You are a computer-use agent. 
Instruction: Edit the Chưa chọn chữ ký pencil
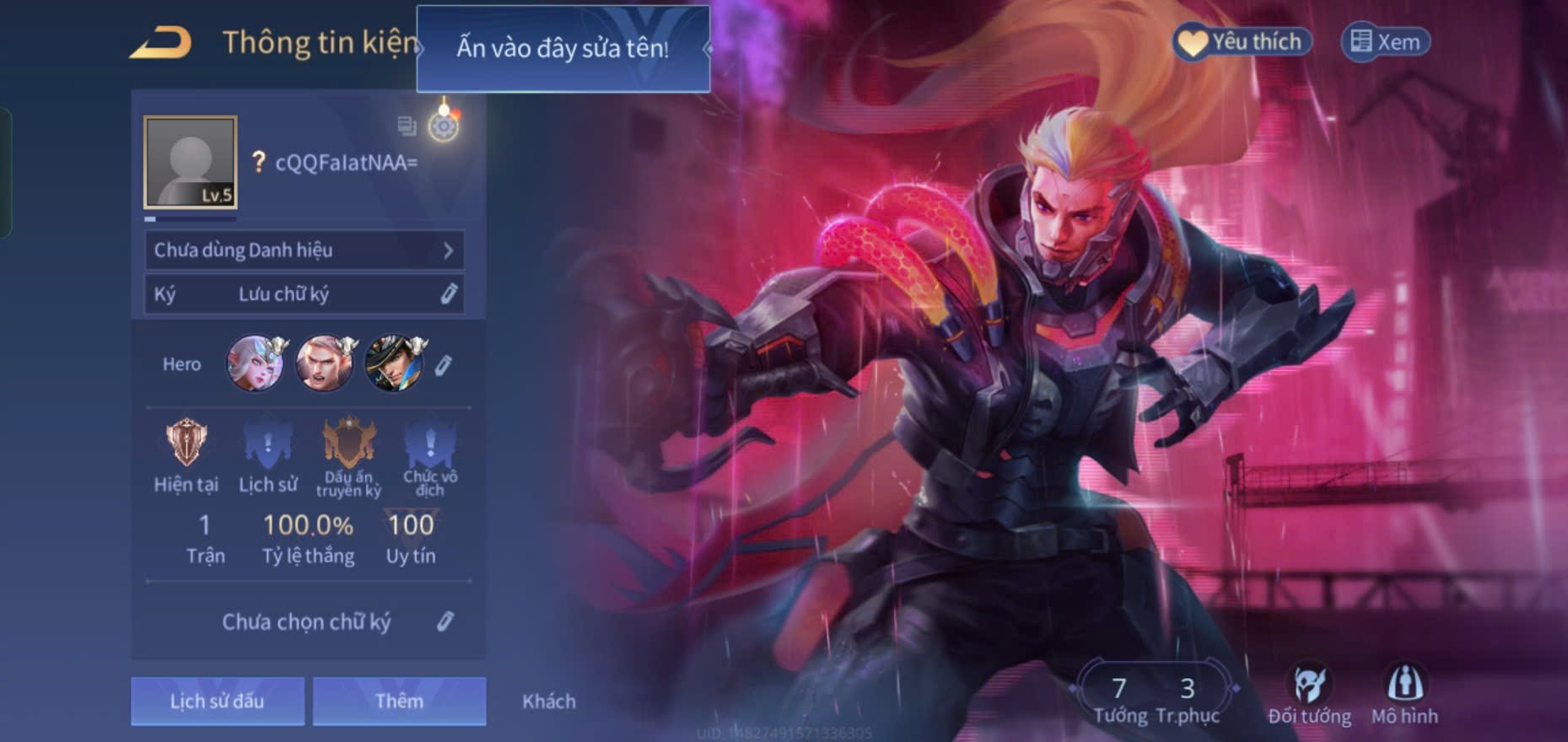(x=445, y=622)
